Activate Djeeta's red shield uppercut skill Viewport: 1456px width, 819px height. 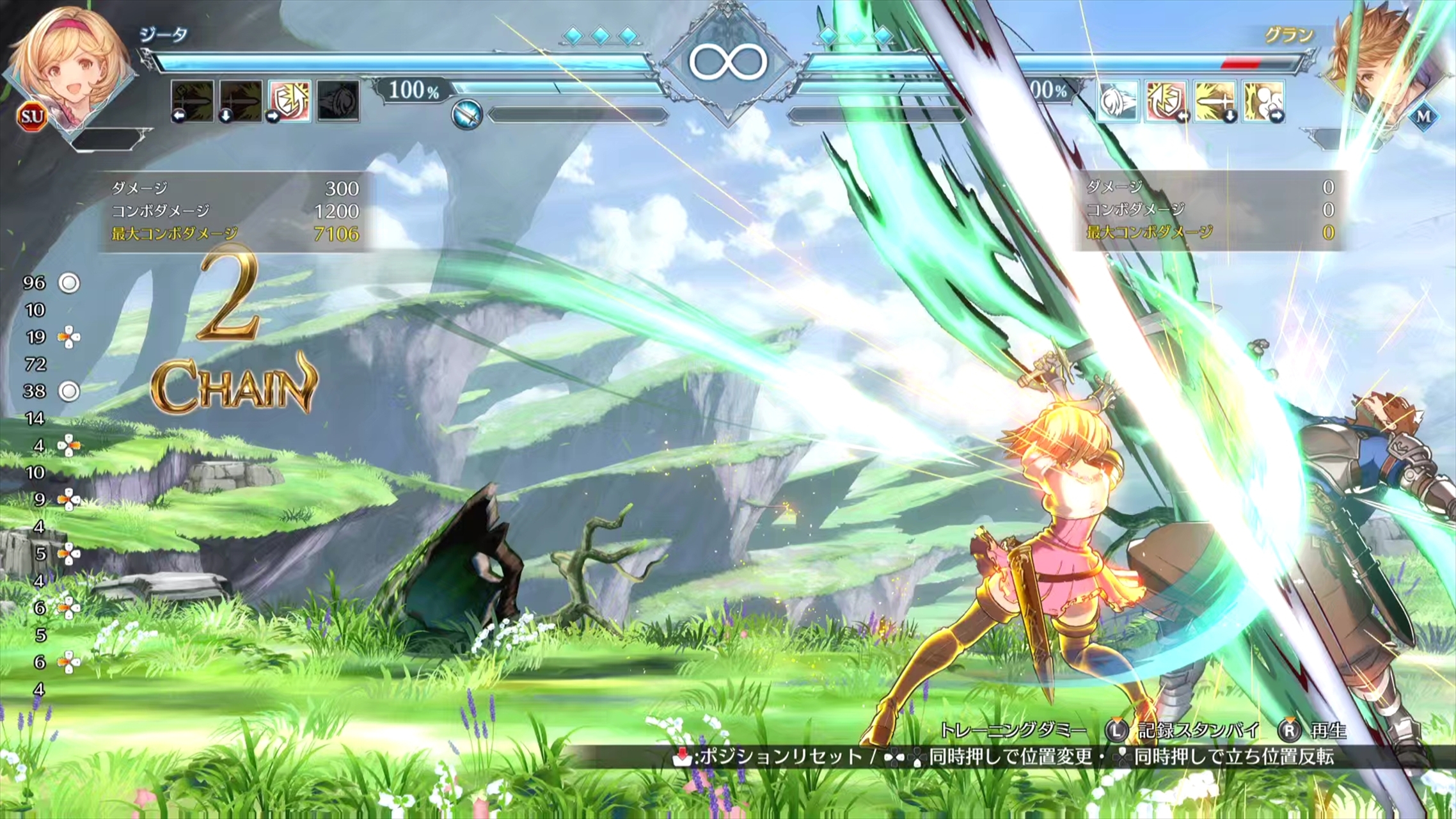point(289,100)
